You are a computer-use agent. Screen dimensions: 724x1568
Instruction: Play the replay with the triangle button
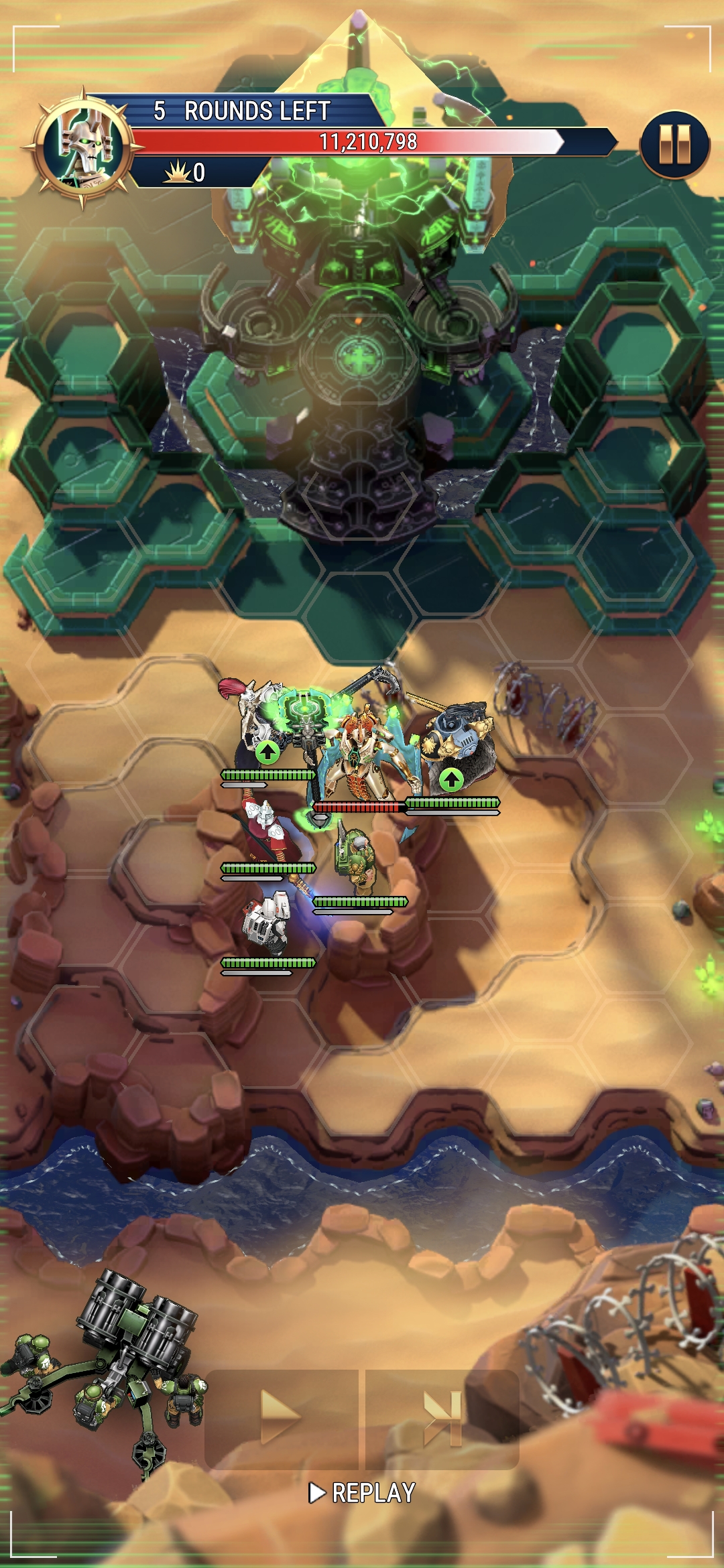[x=282, y=1417]
